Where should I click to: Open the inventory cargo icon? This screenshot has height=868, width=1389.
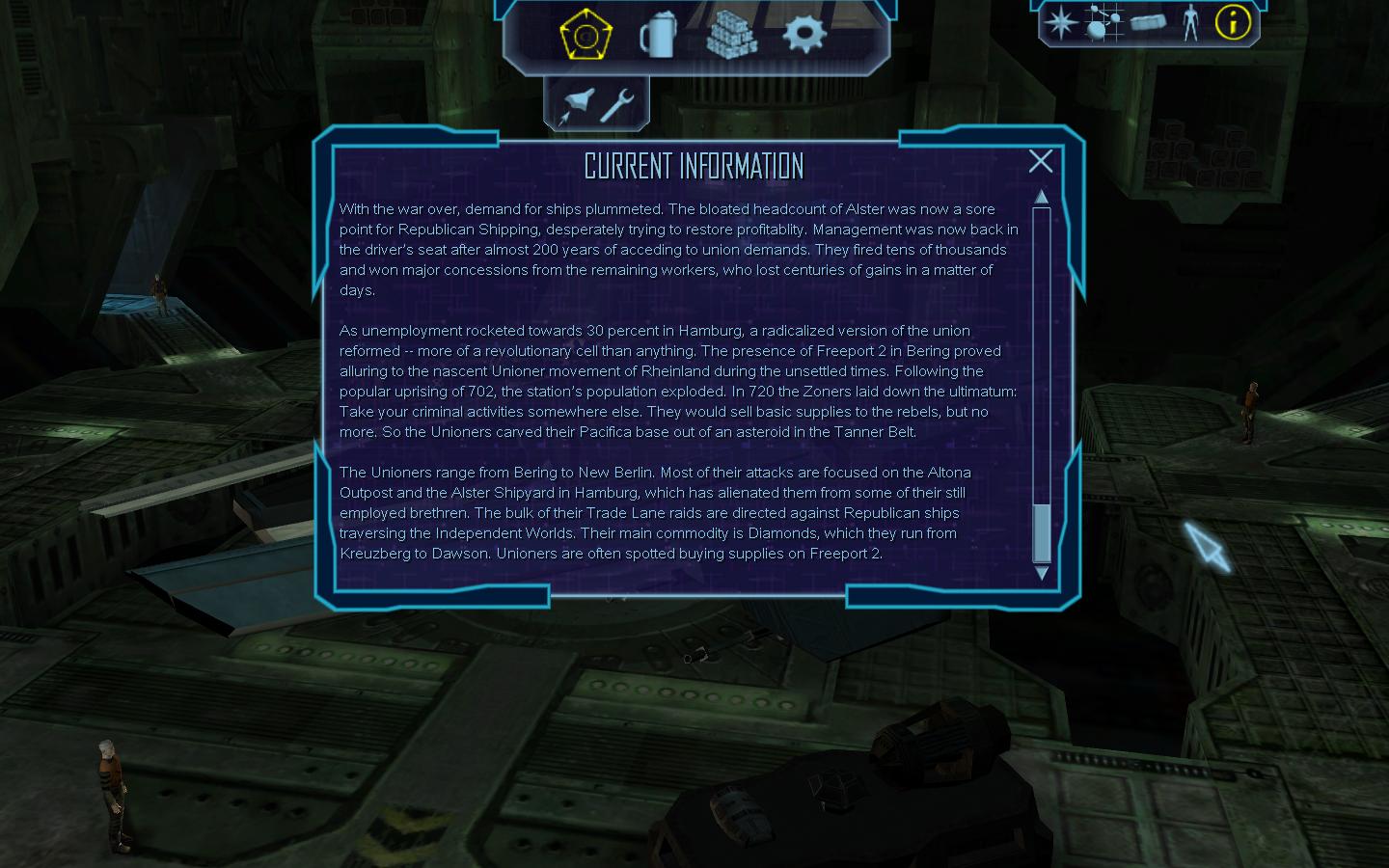1148,22
